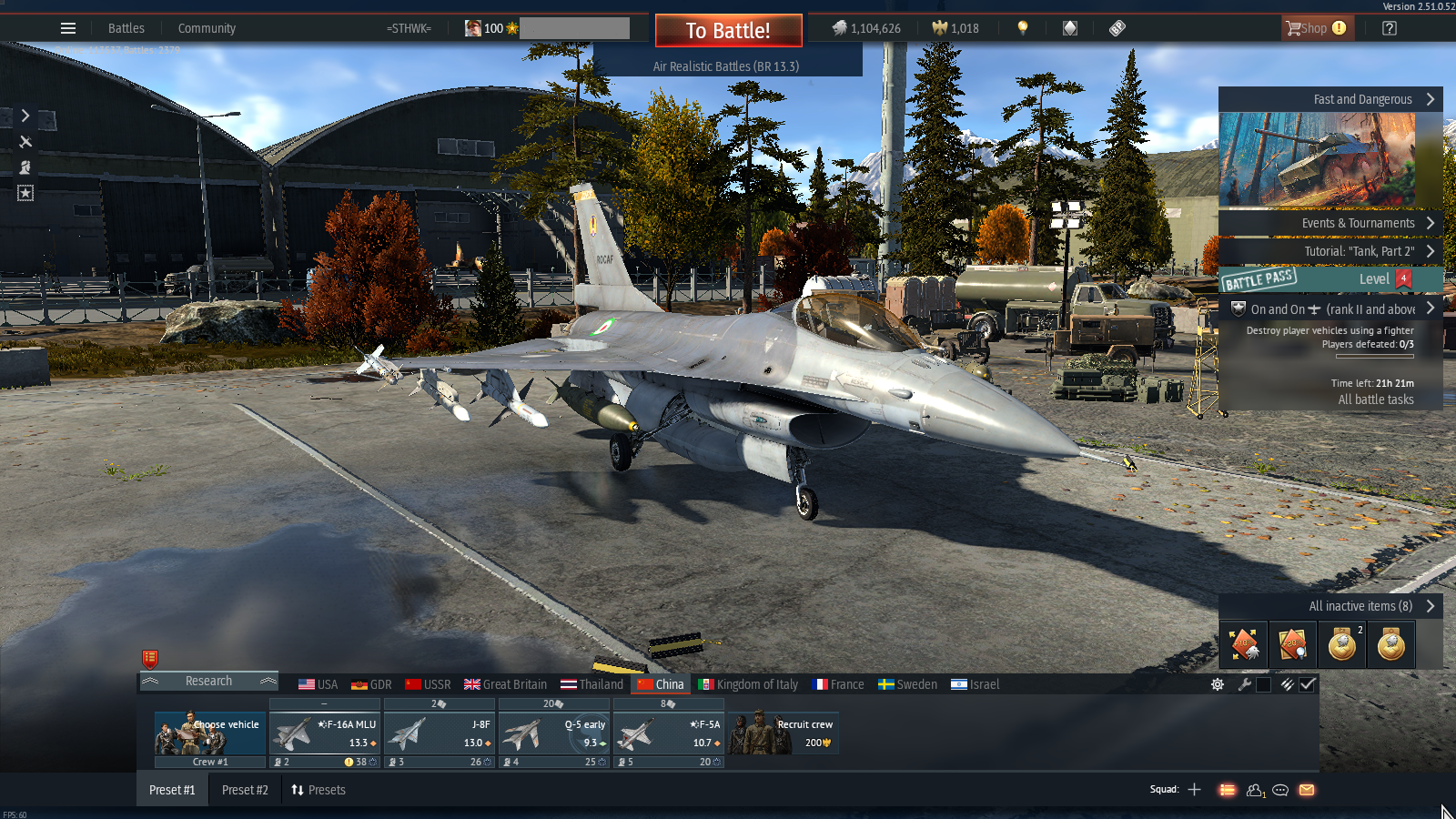Open the help question mark
1456x819 pixels.
(1389, 28)
